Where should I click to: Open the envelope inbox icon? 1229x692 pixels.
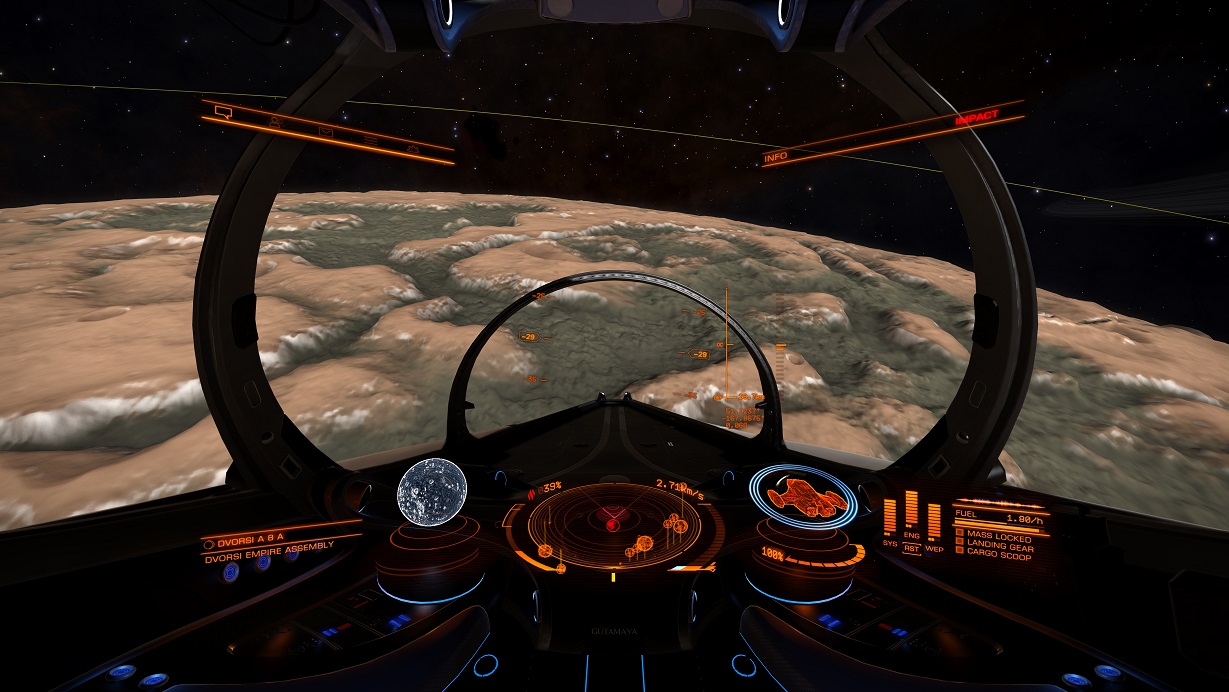pos(326,130)
